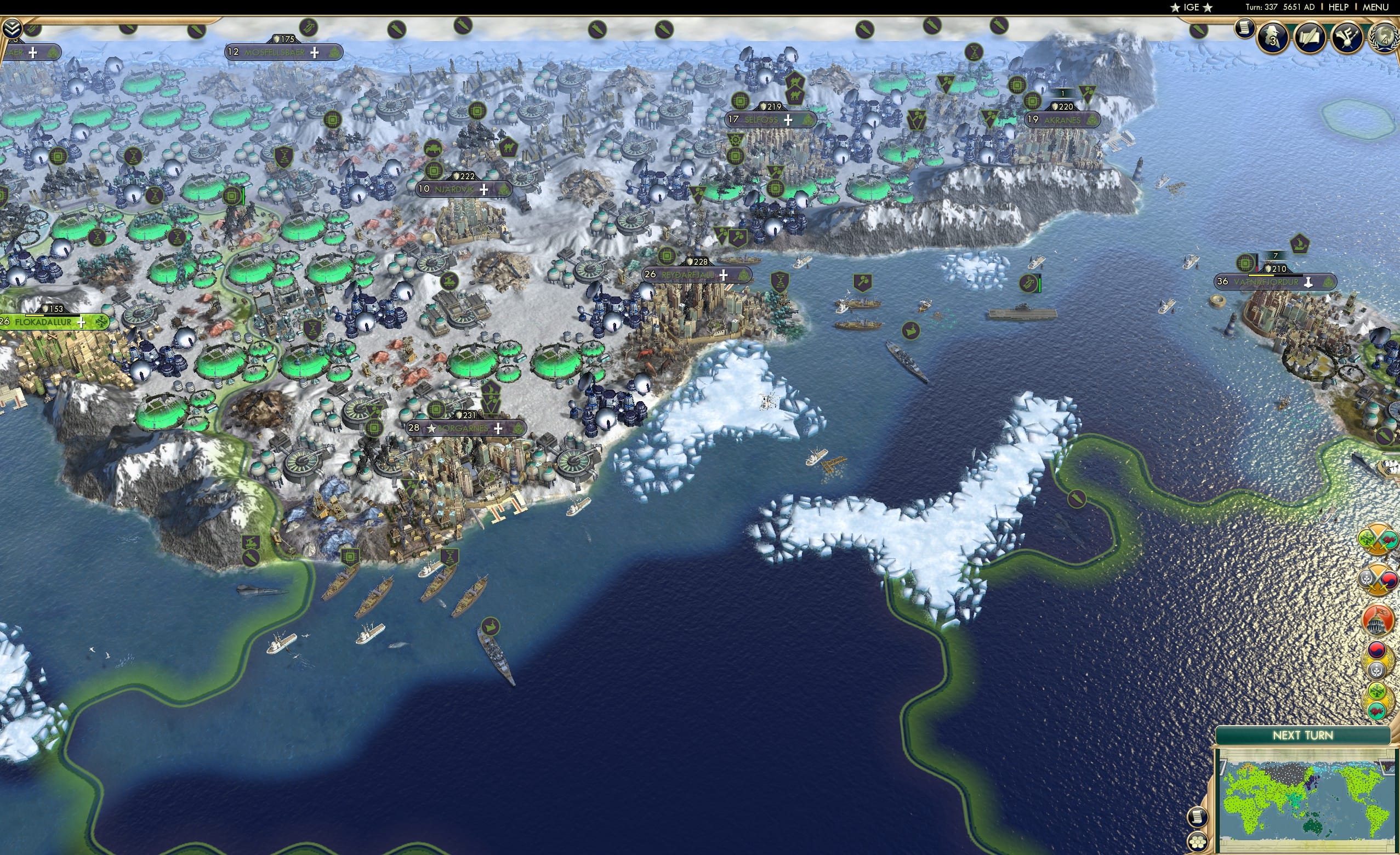Open the IGE editor from the top bar
Viewport: 1400px width, 855px height.
(x=1192, y=7)
